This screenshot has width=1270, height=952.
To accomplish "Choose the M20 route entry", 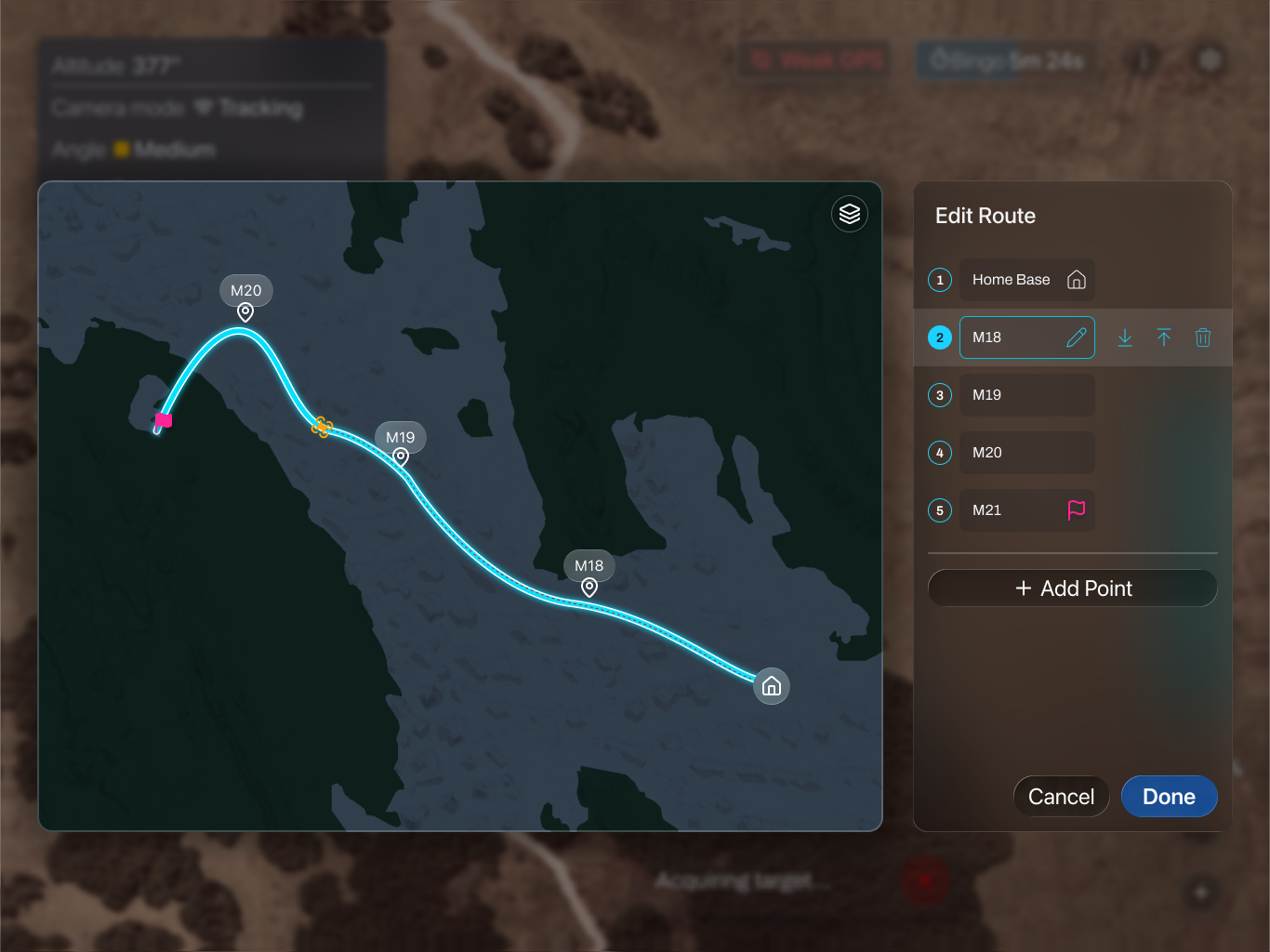I will 1026,453.
